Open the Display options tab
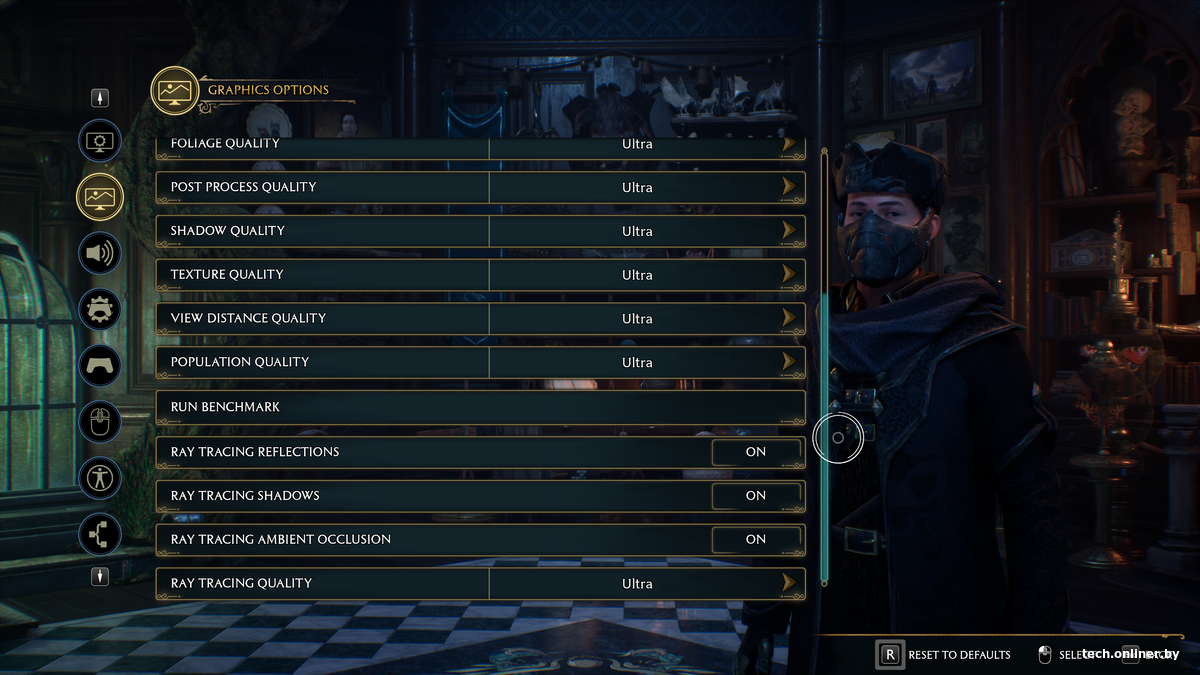 click(100, 141)
